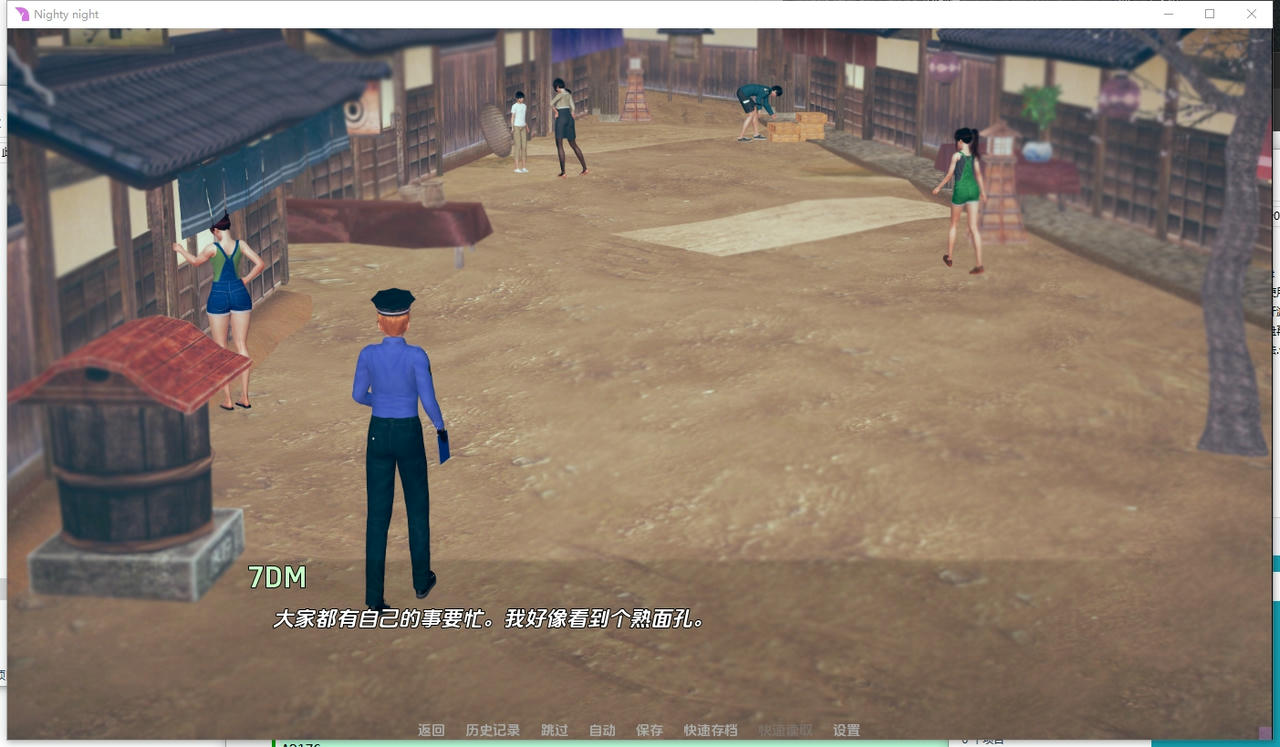Screen dimensions: 1280x747
Task: Select the policeman character 7DM
Action: point(396,430)
